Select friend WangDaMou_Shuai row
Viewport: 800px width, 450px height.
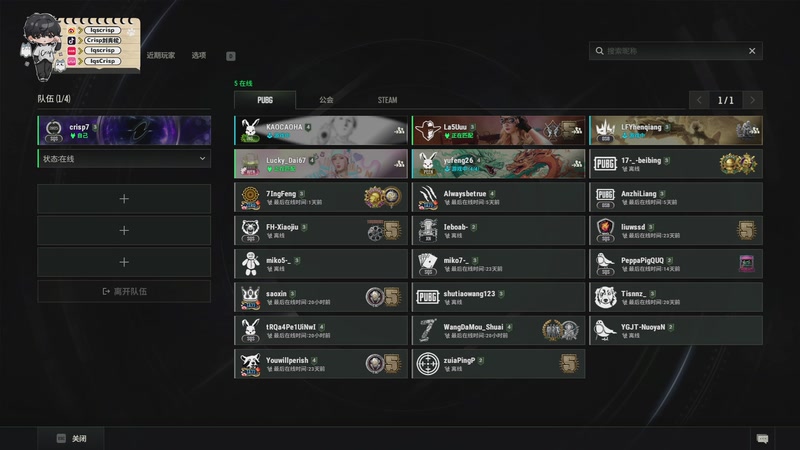point(498,330)
